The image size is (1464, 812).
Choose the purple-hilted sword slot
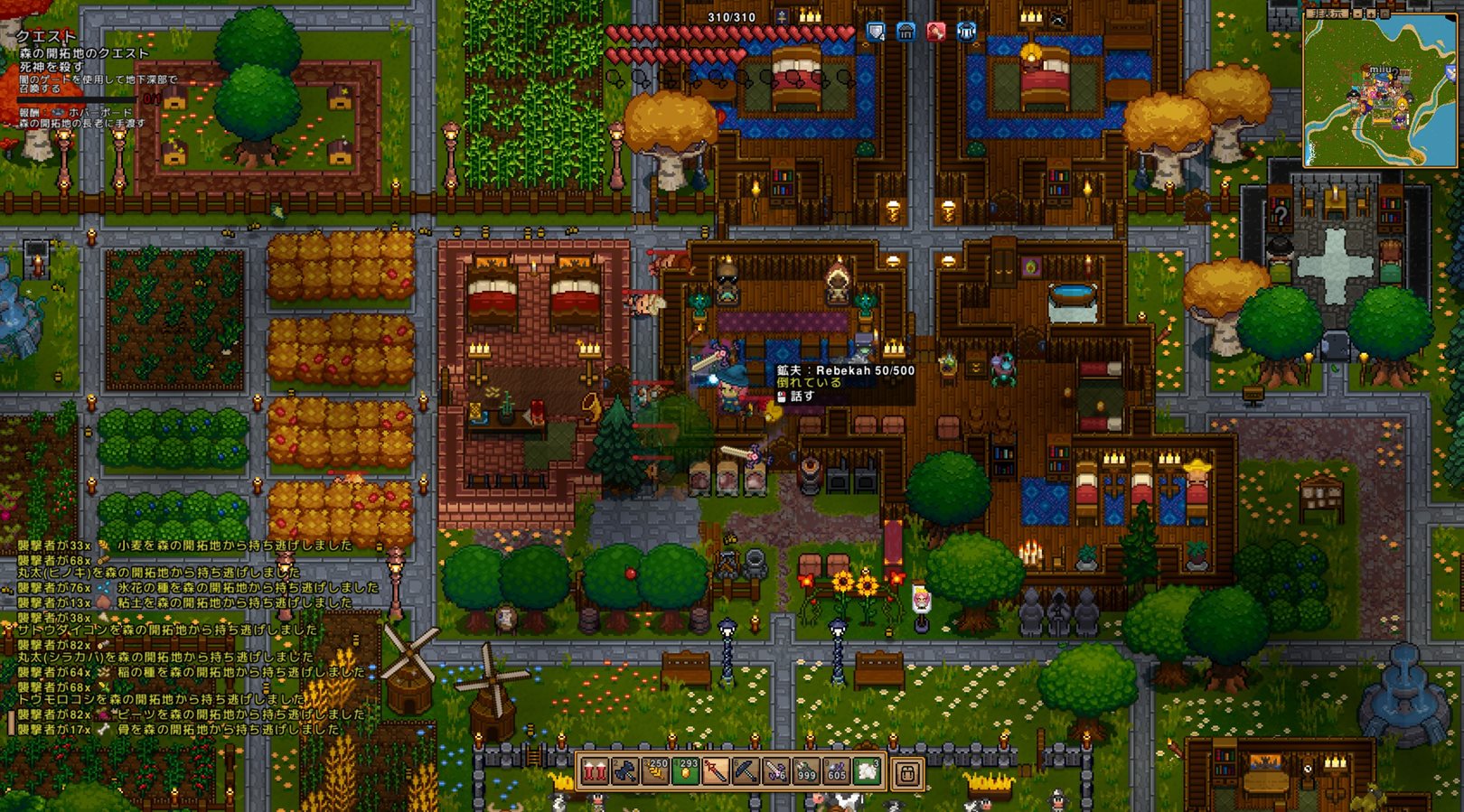[x=776, y=772]
